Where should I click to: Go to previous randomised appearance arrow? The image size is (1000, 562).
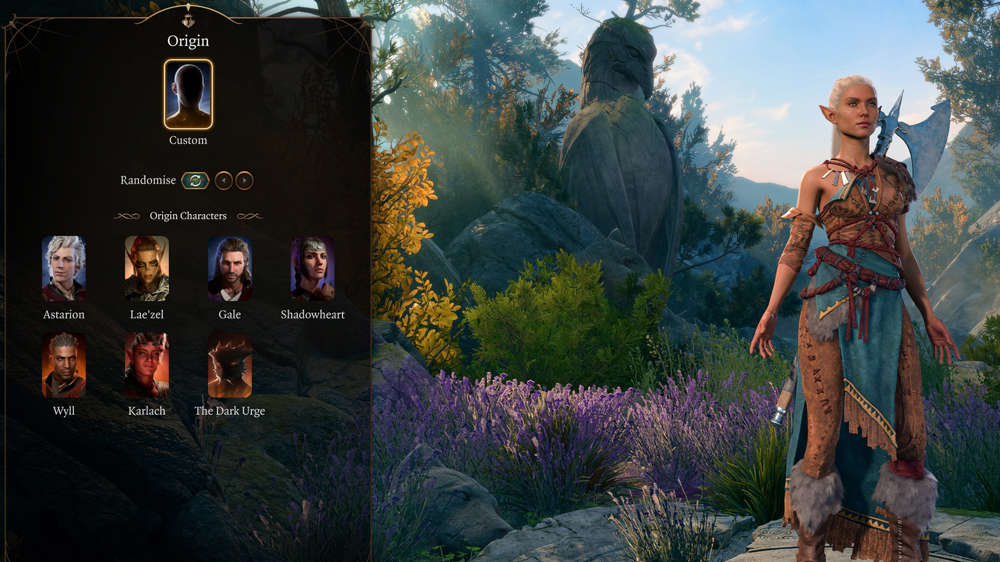click(223, 181)
